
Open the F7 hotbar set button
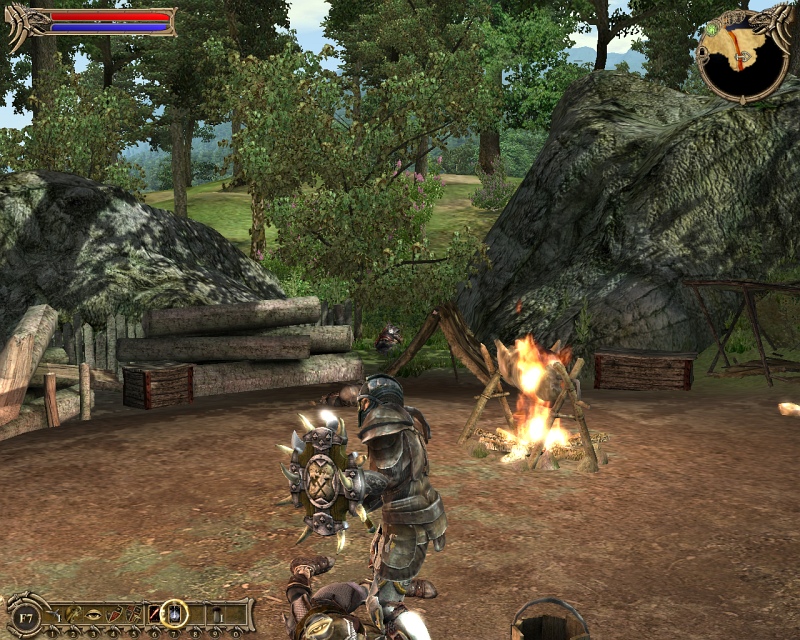coord(25,619)
